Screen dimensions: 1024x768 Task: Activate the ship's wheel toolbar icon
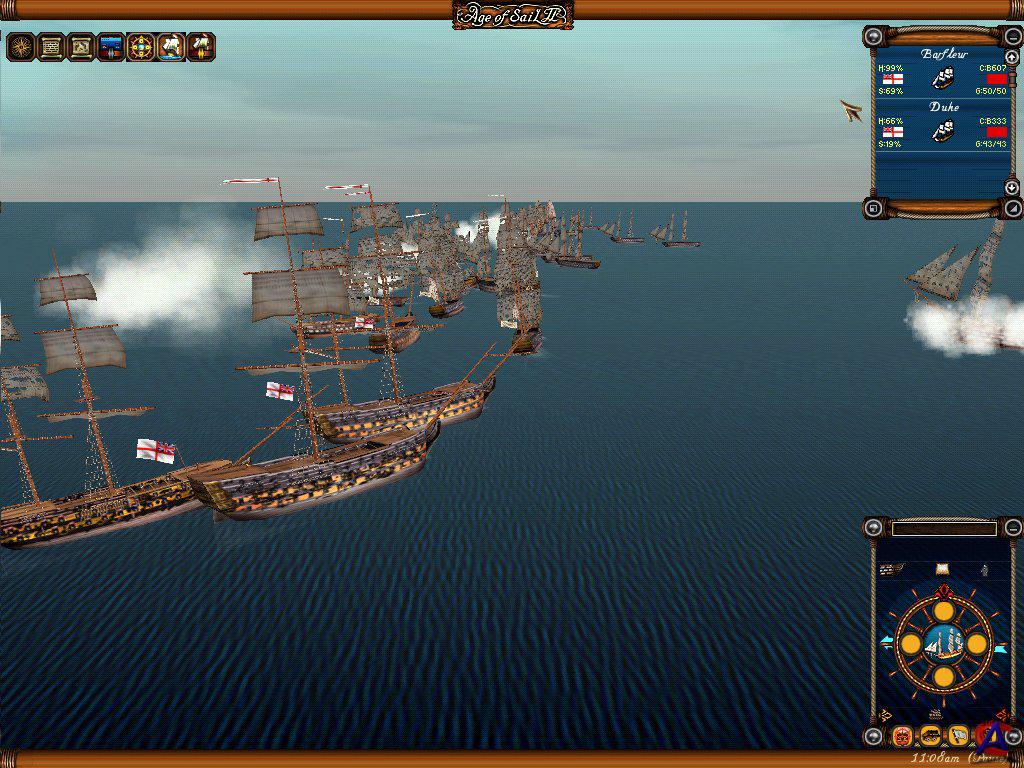(x=141, y=46)
